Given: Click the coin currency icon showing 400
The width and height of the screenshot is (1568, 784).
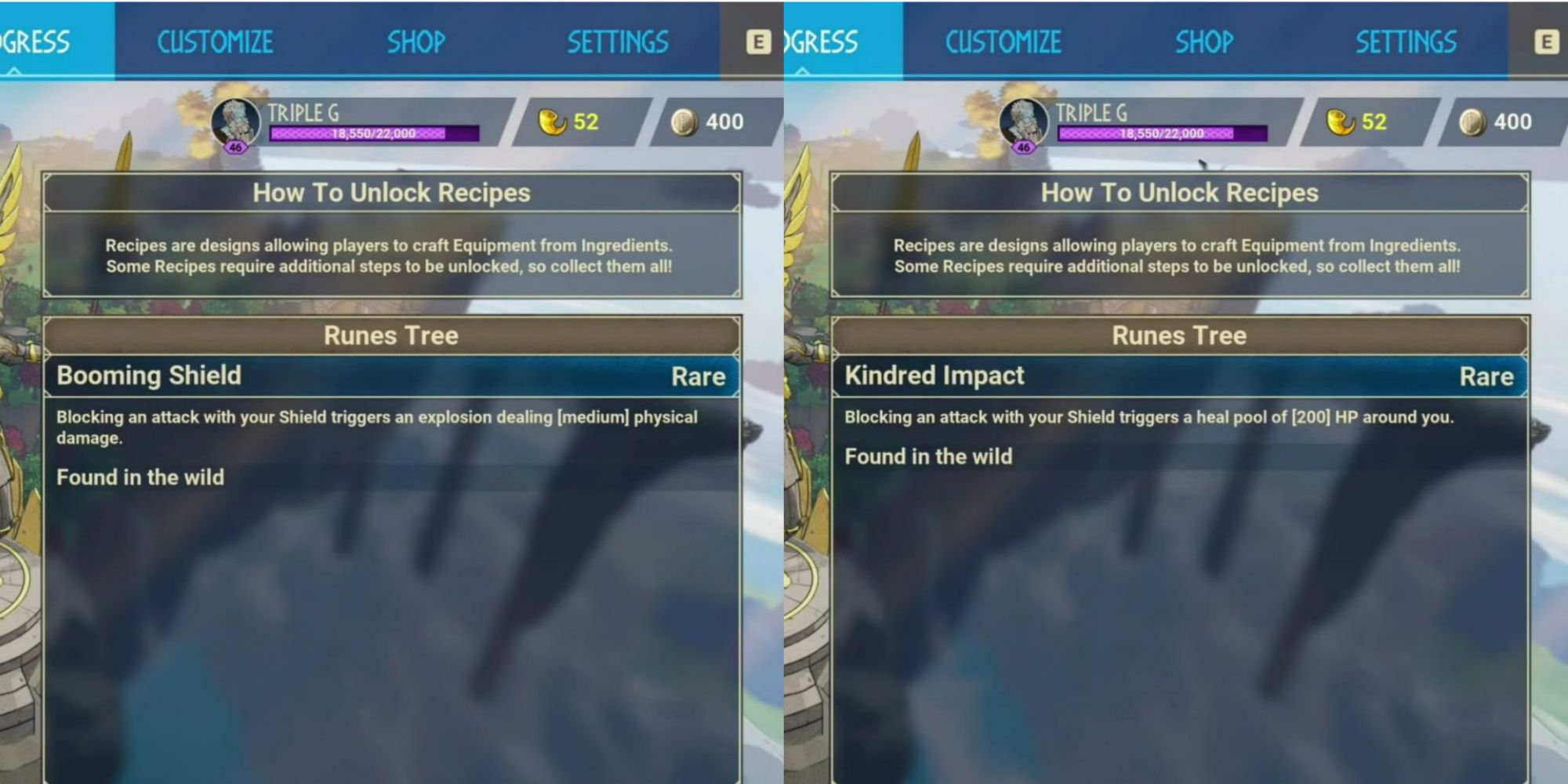Looking at the screenshot, I should coord(684,119).
